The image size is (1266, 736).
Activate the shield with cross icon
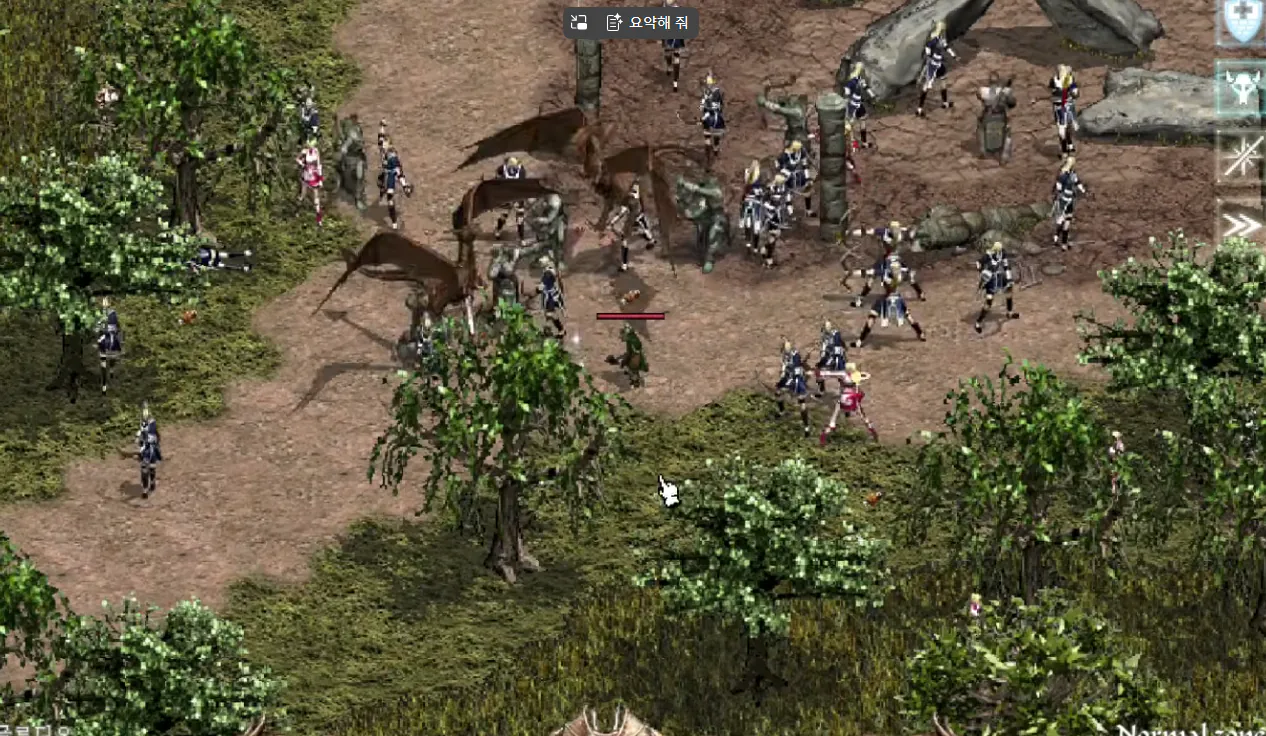coord(1243,22)
